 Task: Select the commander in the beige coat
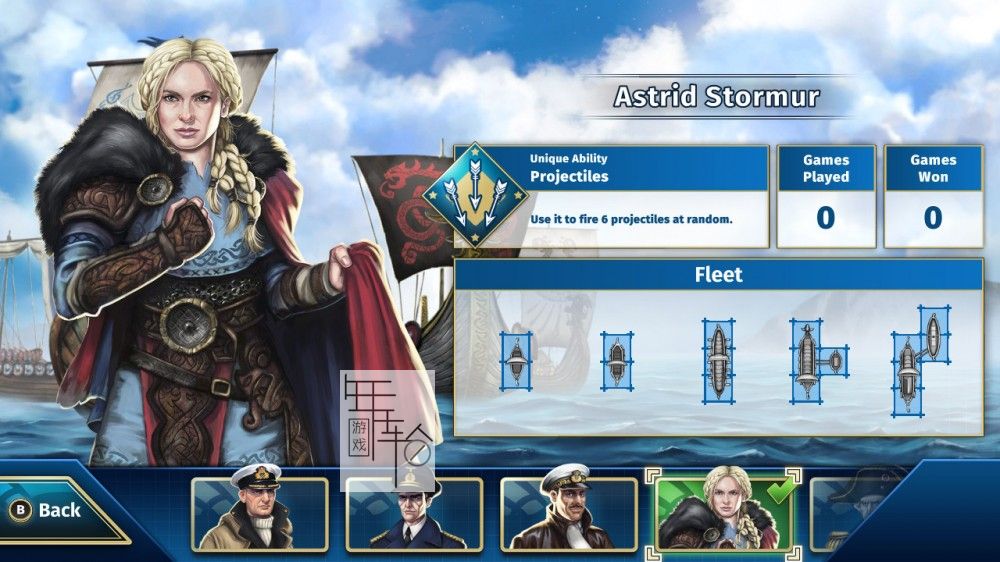click(259, 514)
